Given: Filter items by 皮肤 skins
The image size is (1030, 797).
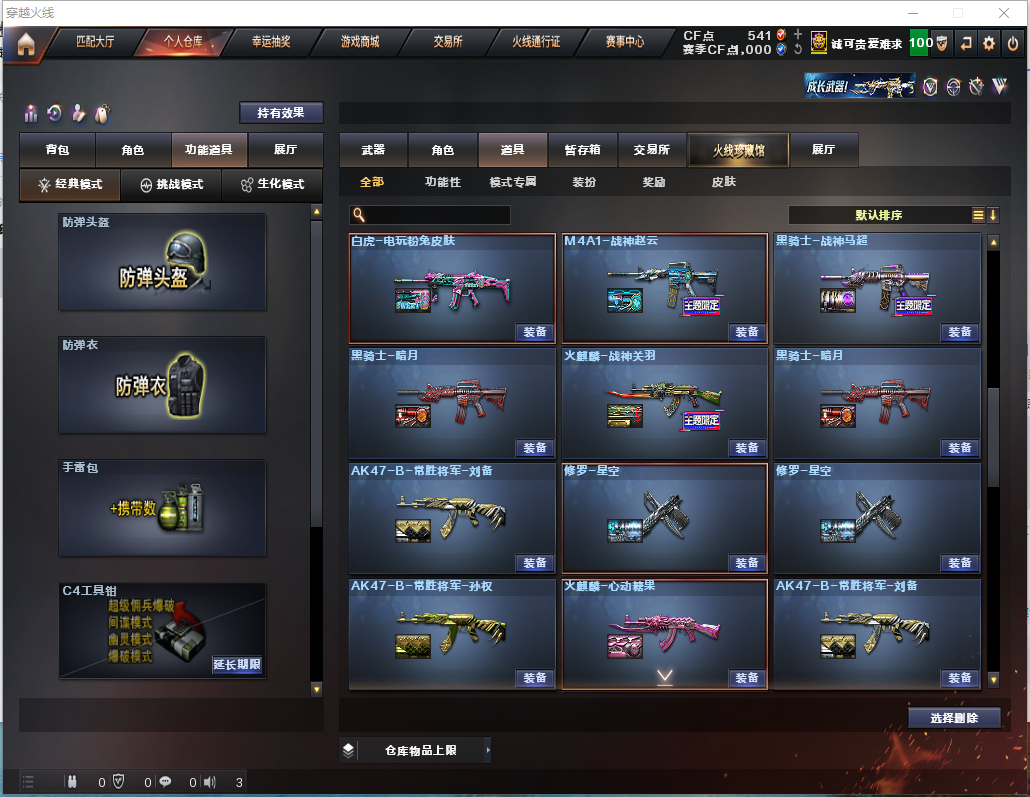Looking at the screenshot, I should pyautogui.click(x=723, y=182).
